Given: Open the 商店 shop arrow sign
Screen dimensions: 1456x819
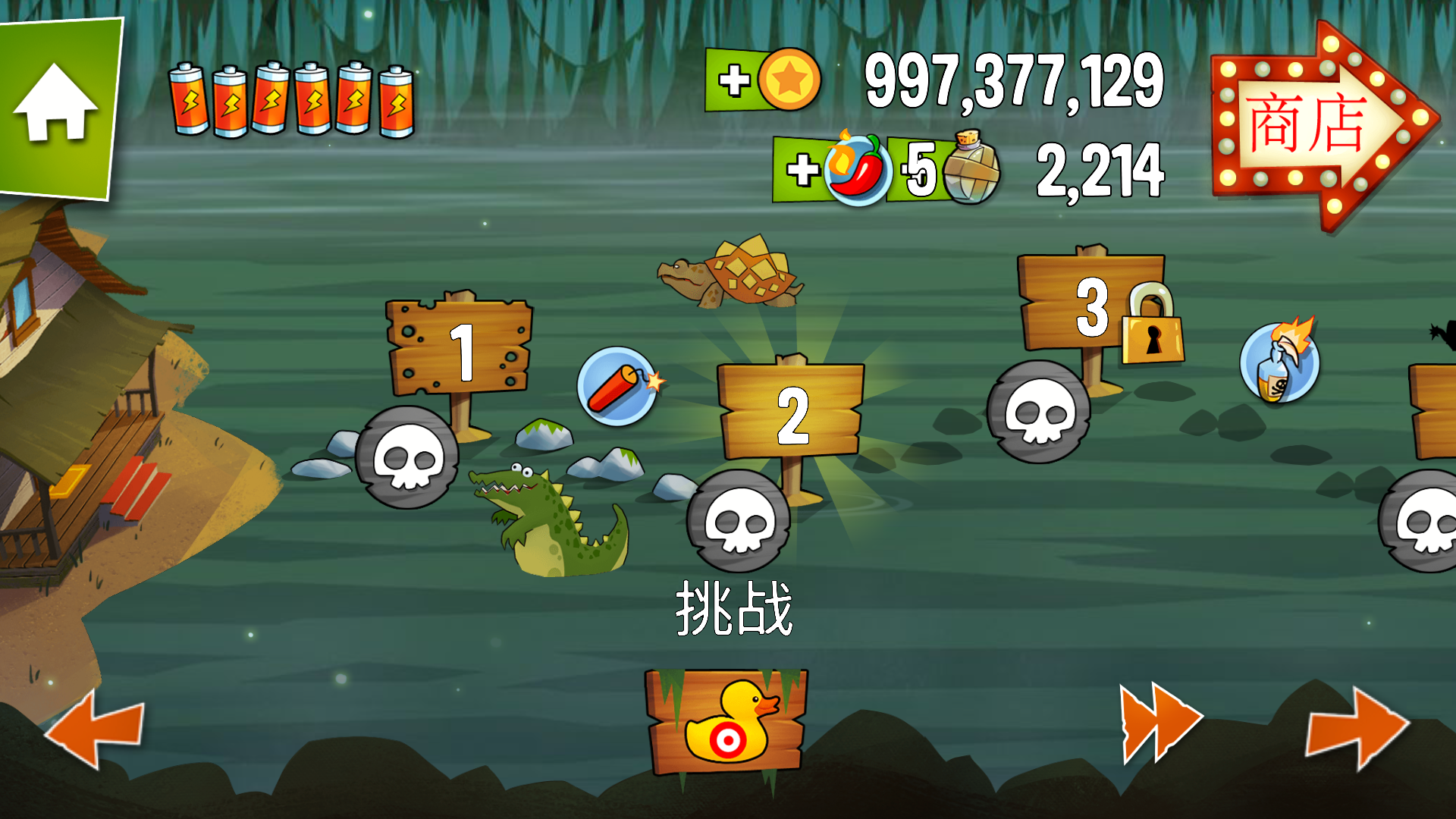Looking at the screenshot, I should 1319,125.
